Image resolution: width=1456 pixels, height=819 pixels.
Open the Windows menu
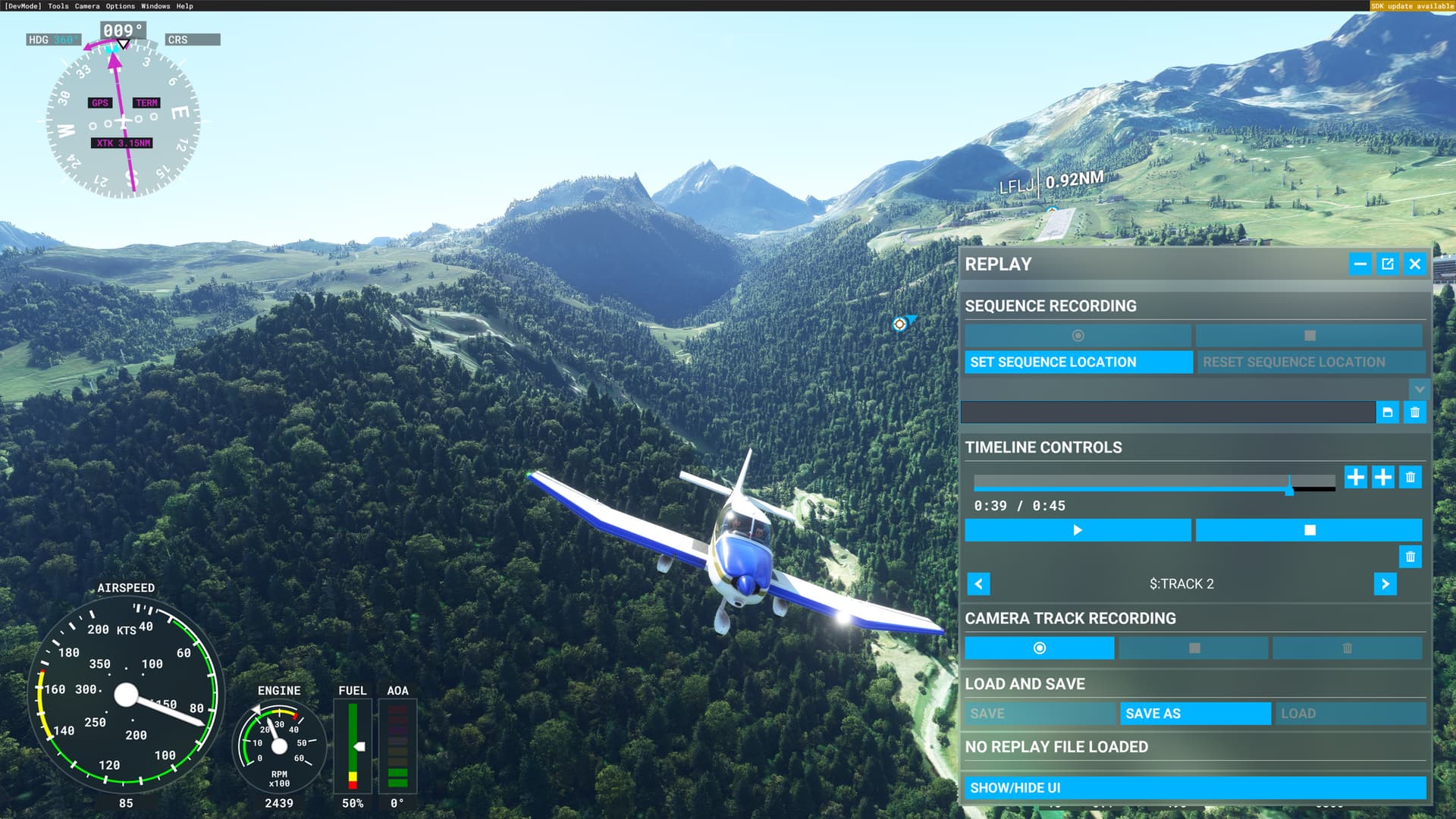155,6
